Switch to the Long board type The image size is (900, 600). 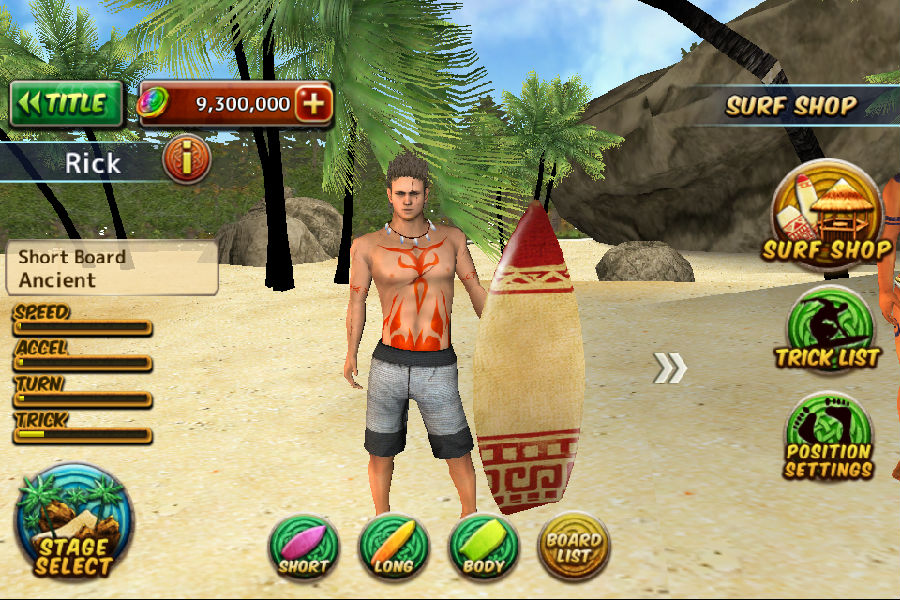pos(394,546)
